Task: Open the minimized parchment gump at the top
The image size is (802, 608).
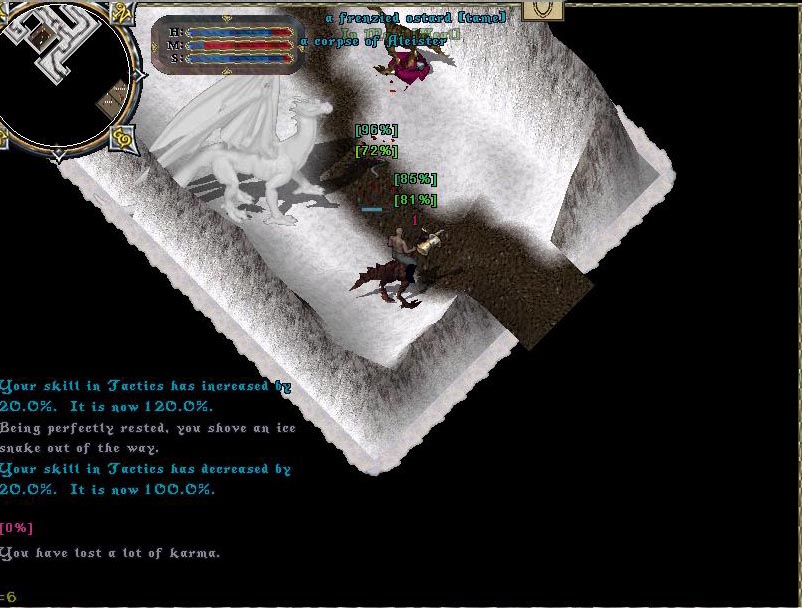Action: tap(545, 9)
